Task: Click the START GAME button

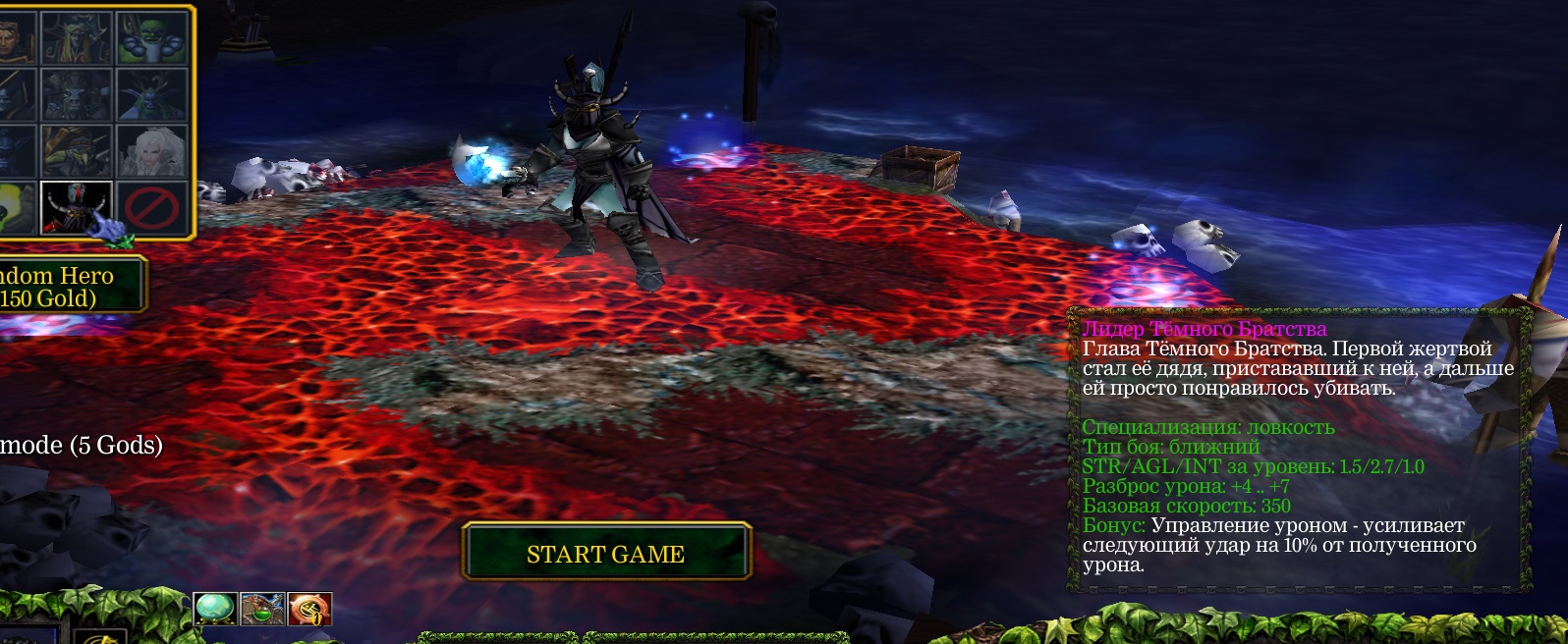Action: pos(605,554)
